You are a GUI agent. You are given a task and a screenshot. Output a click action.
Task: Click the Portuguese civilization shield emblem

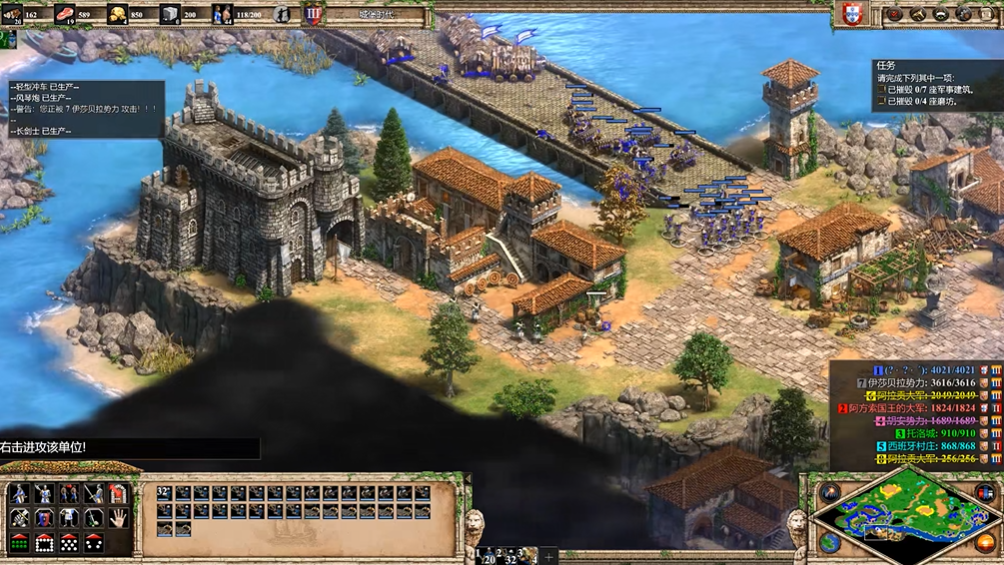[x=852, y=14]
